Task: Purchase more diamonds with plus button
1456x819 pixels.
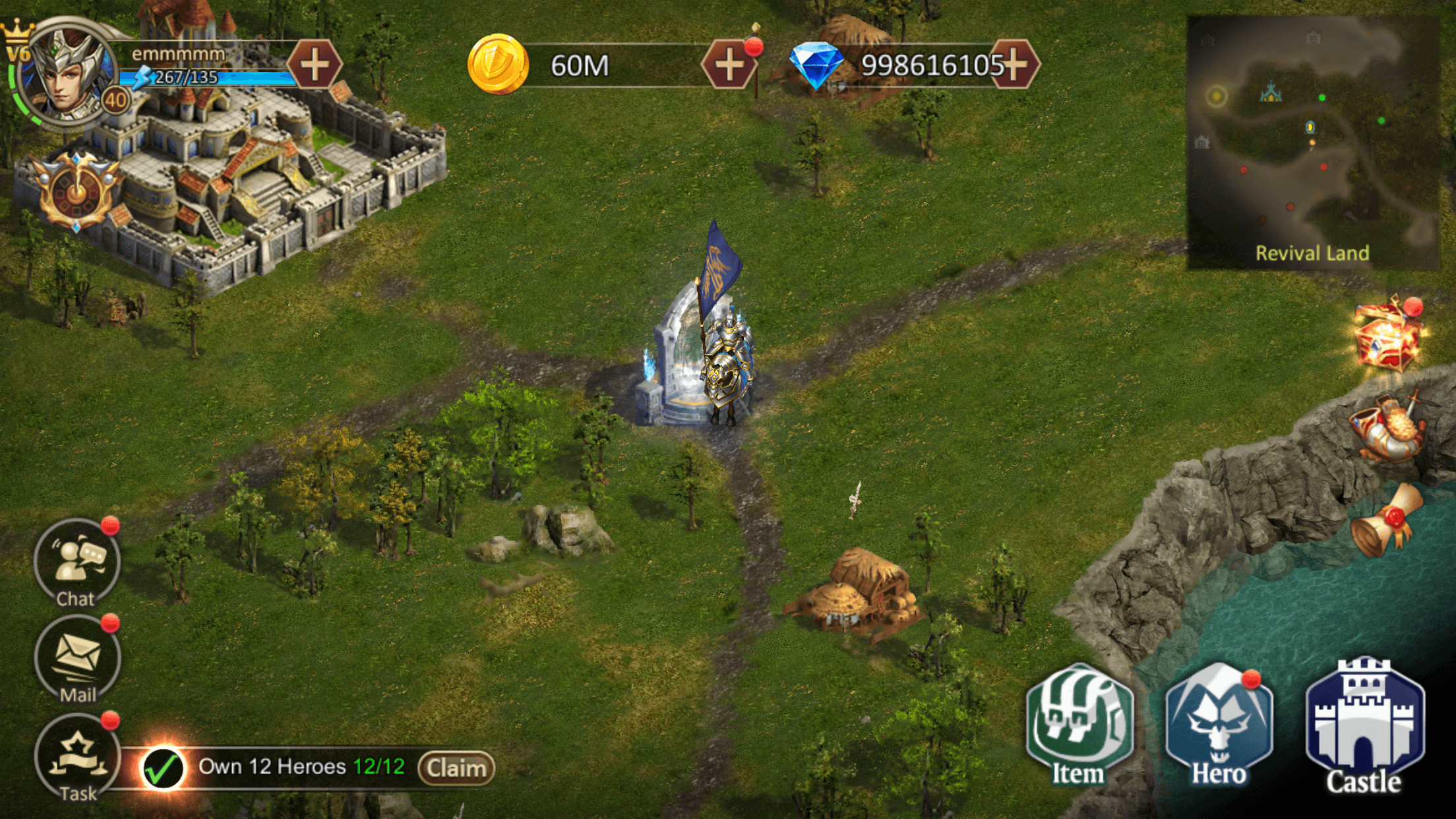Action: [x=1016, y=65]
